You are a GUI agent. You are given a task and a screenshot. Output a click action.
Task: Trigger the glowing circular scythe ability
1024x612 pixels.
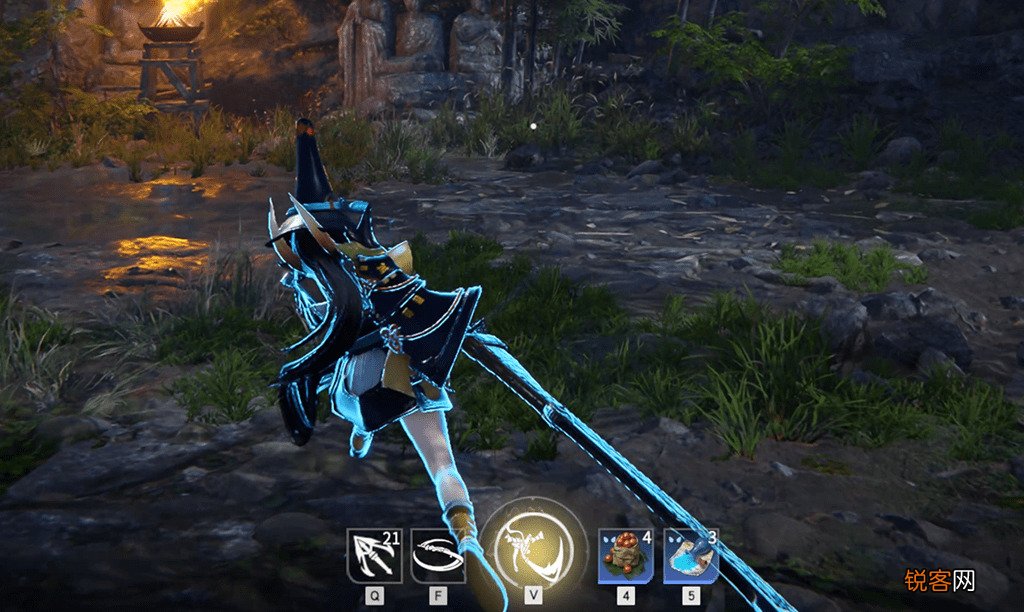pyautogui.click(x=533, y=548)
